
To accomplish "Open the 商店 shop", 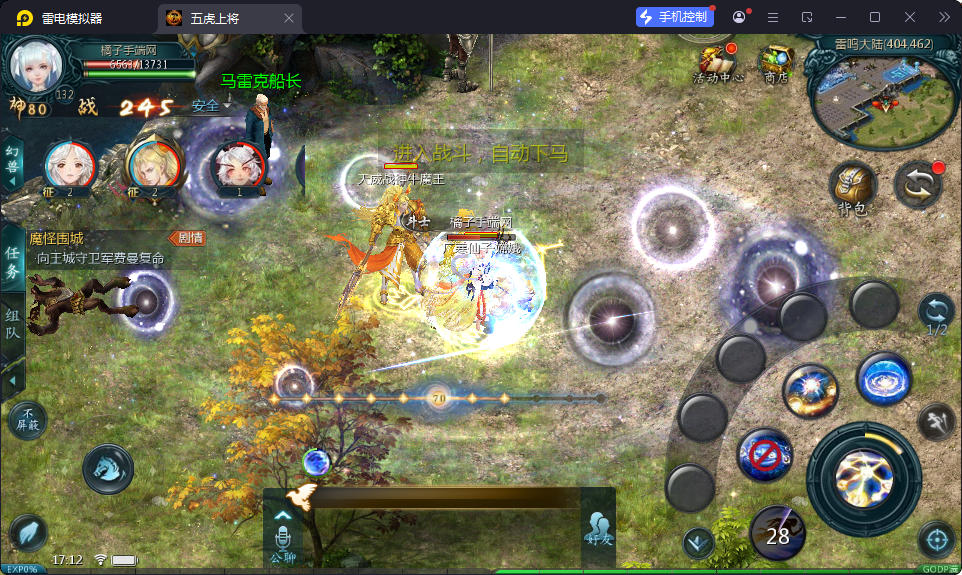I will [x=776, y=63].
